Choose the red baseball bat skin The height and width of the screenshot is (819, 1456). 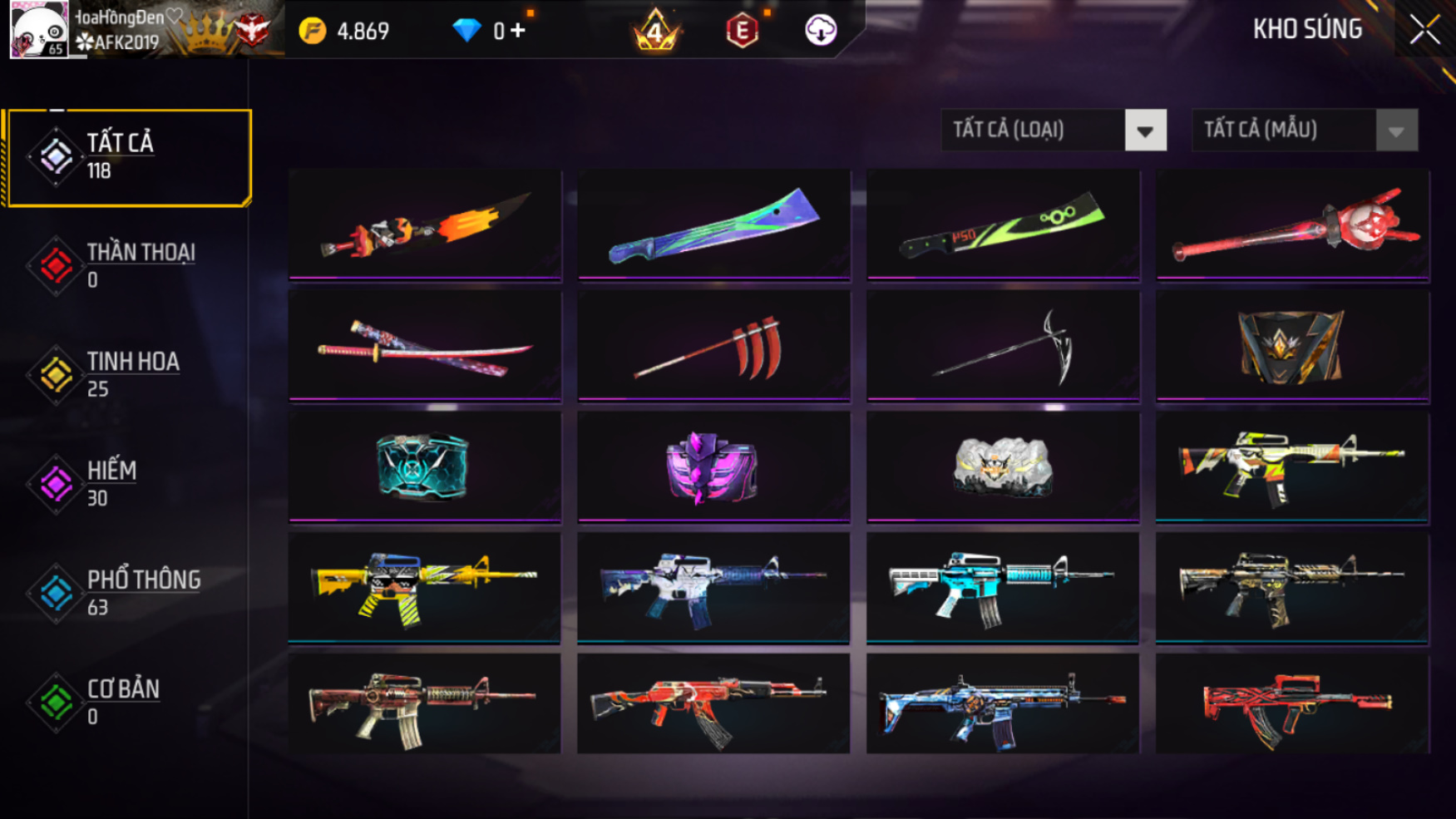(x=1293, y=224)
